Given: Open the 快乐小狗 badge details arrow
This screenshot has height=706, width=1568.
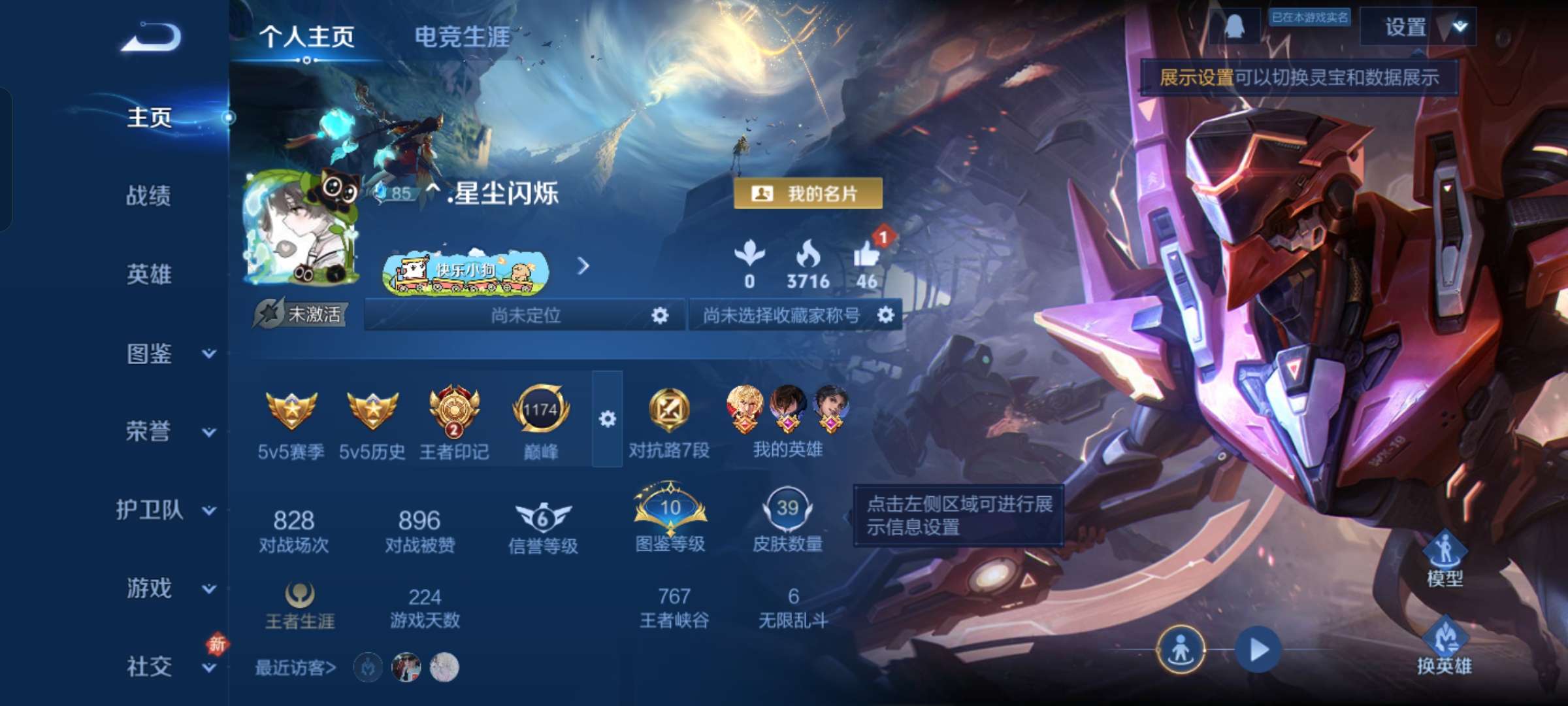Looking at the screenshot, I should click(583, 267).
